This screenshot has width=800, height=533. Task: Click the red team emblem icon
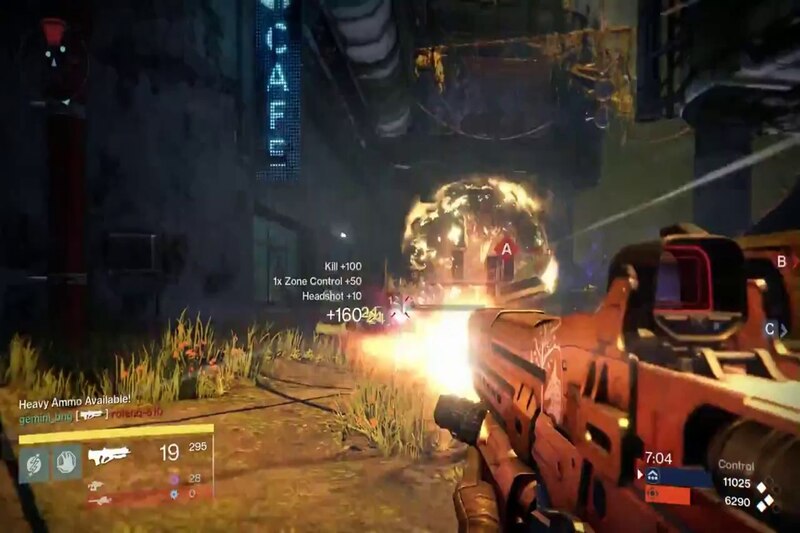click(652, 494)
